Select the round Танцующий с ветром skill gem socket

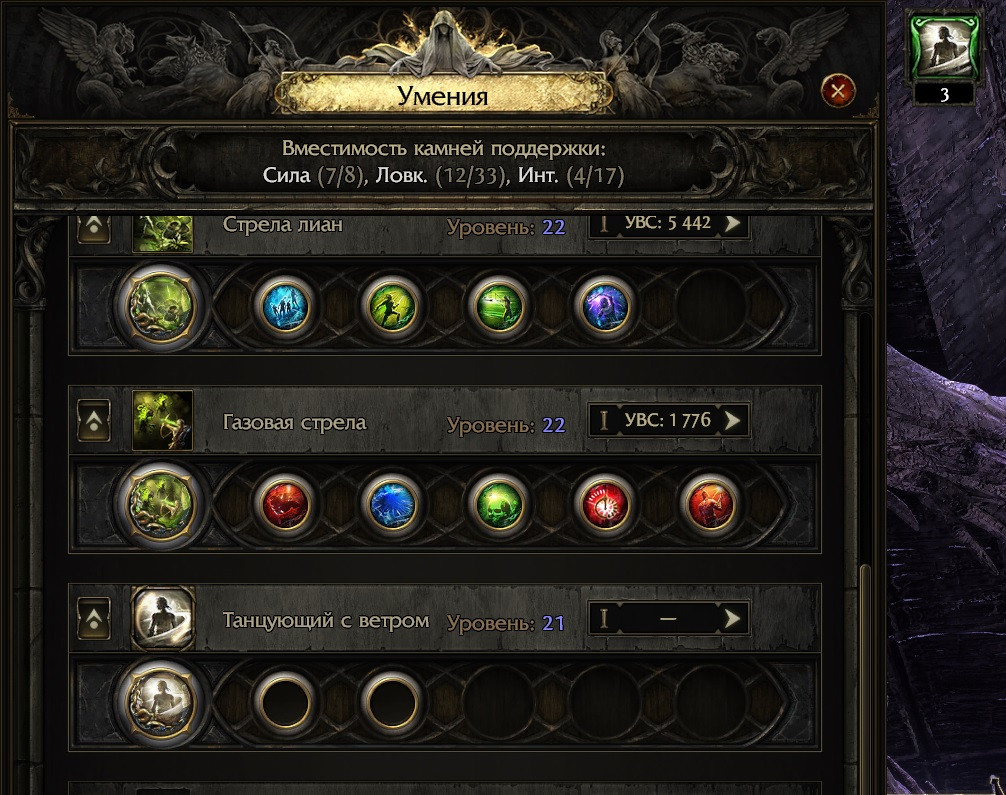pos(160,699)
